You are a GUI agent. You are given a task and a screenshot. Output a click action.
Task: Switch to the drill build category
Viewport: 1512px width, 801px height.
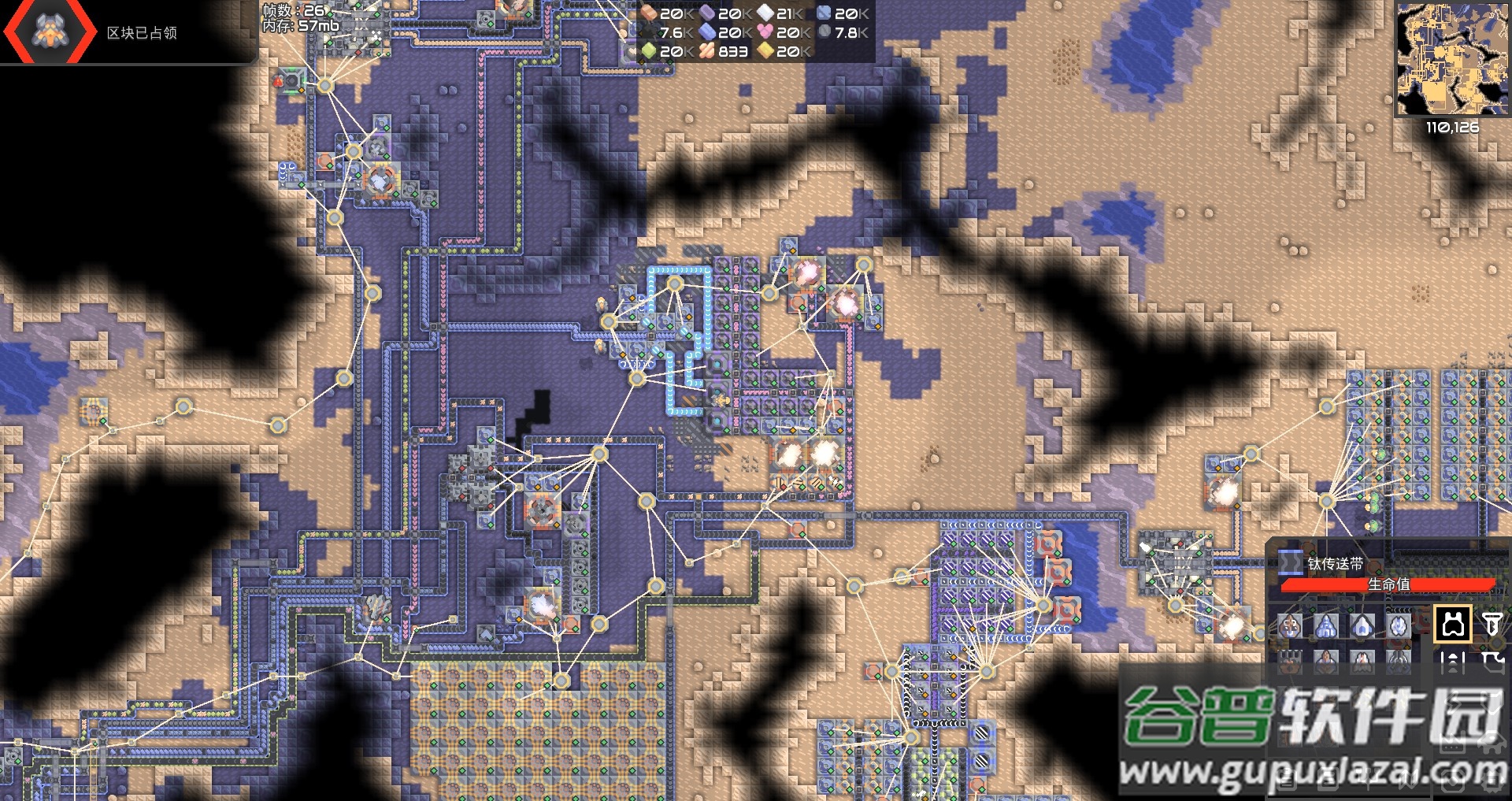click(x=1492, y=625)
